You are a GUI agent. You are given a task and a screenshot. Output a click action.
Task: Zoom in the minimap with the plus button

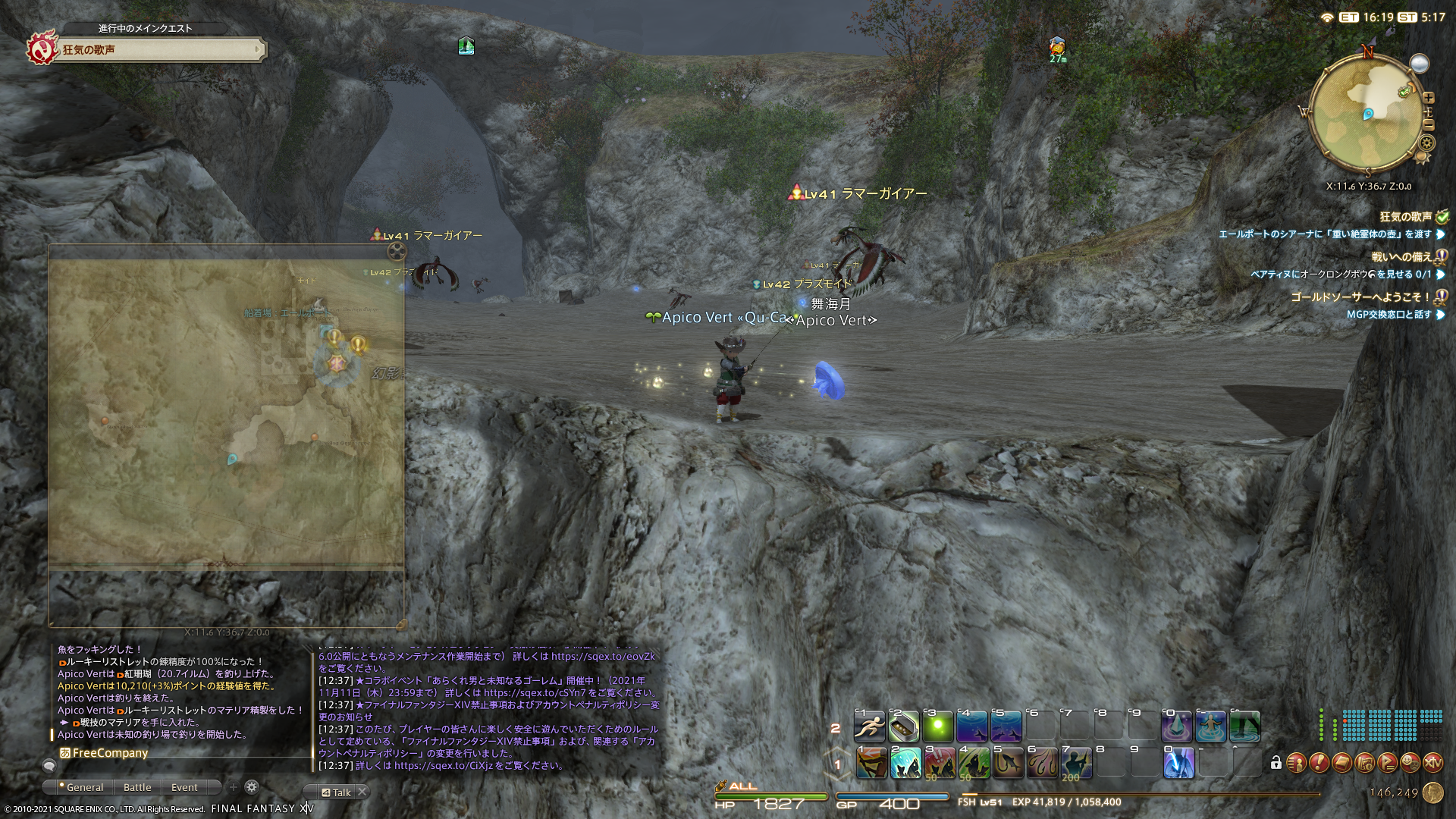point(1429,98)
